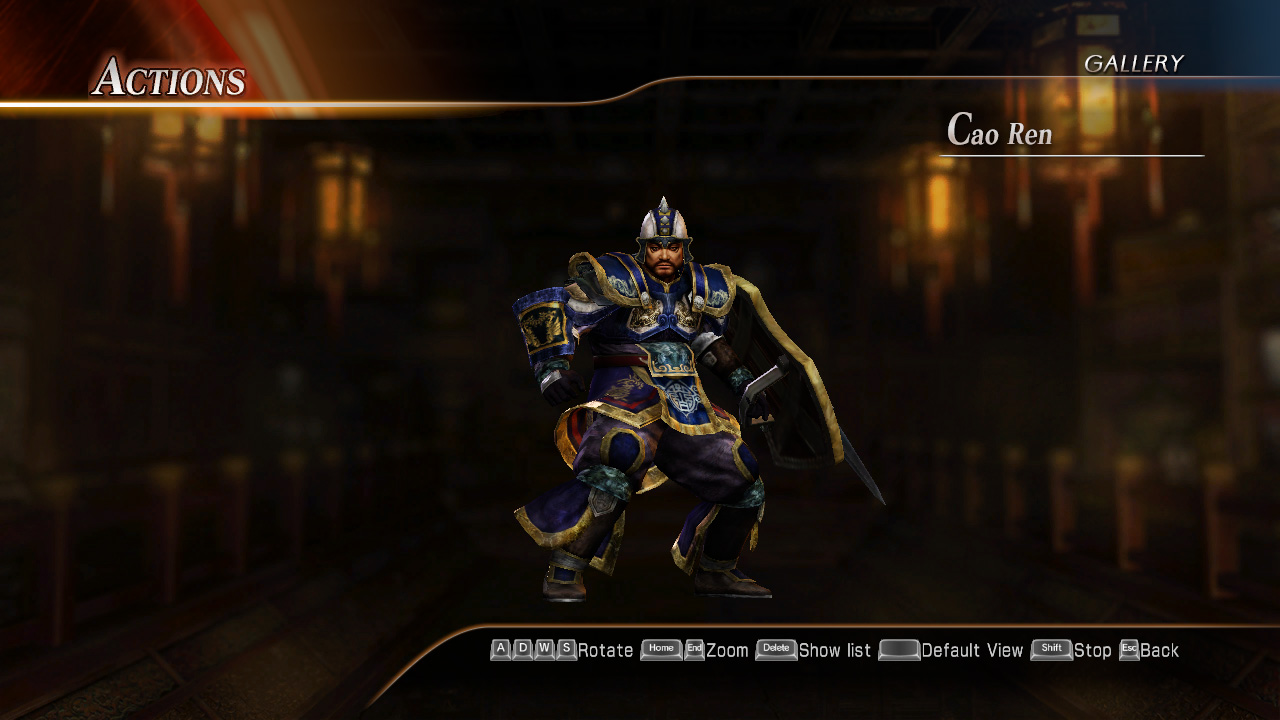Click the Delete key icon for showing list
This screenshot has height=720, width=1280.
(x=775, y=649)
